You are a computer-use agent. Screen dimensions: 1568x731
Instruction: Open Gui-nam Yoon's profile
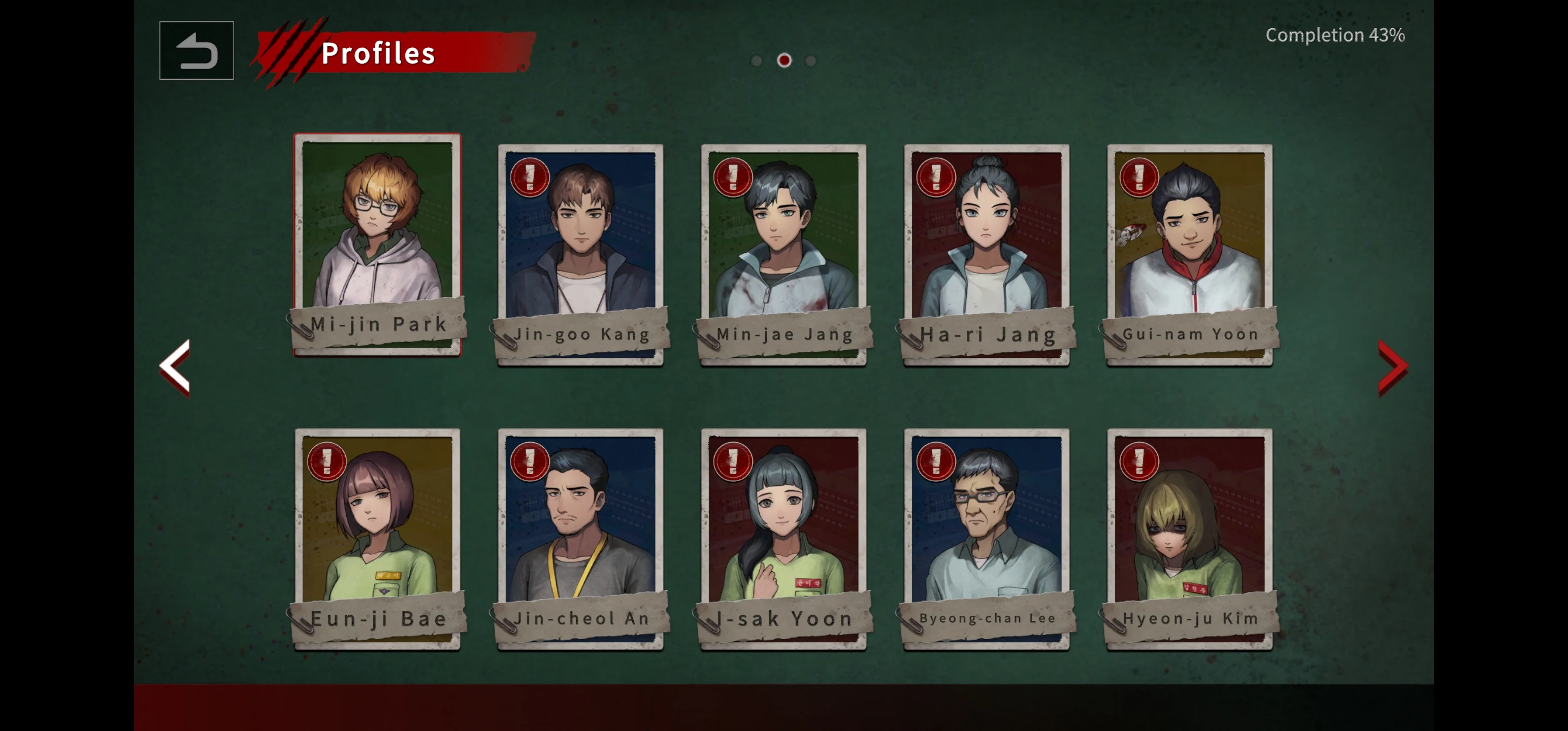[x=1189, y=254]
